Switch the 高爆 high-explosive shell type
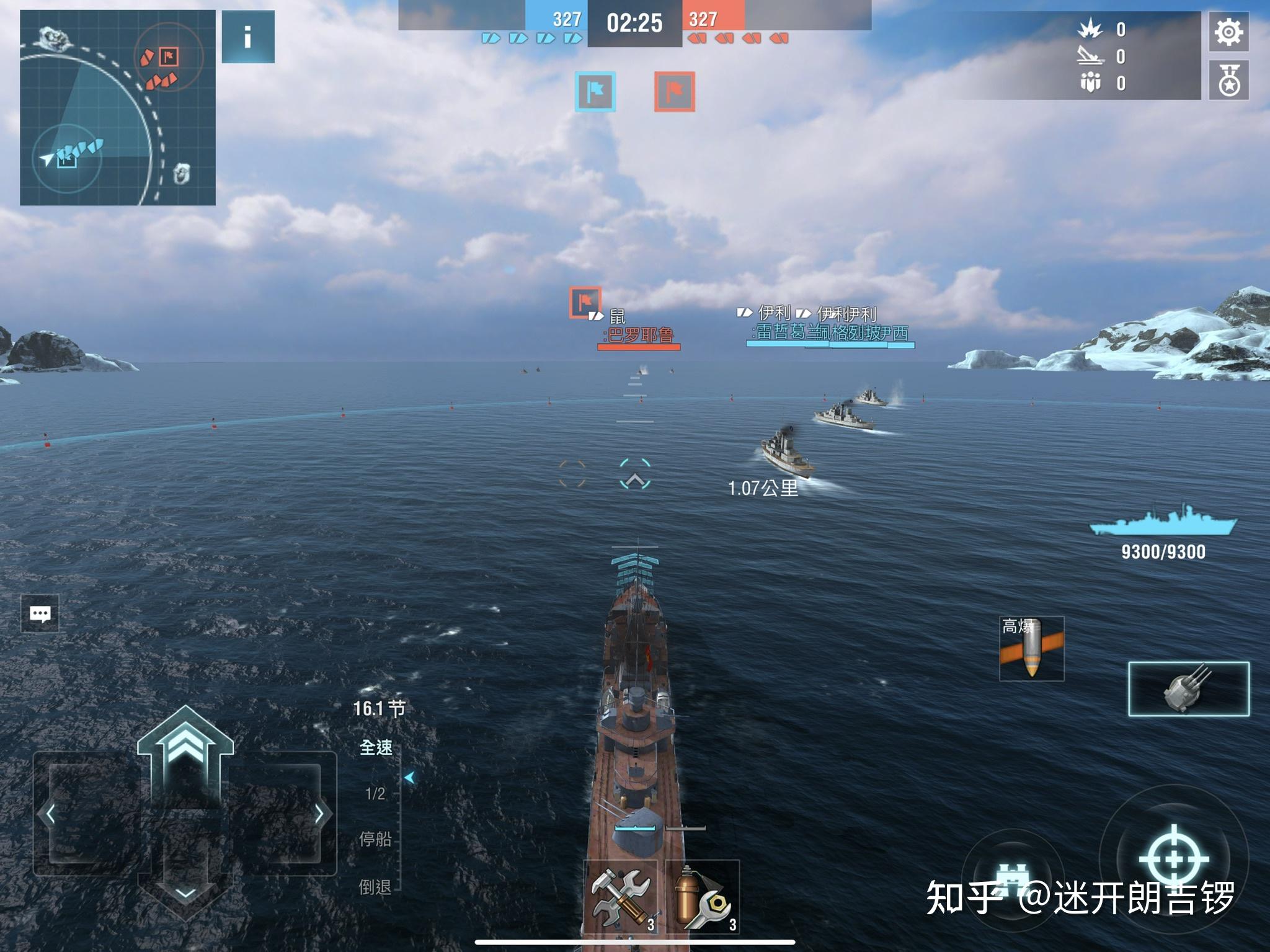 (1031, 649)
